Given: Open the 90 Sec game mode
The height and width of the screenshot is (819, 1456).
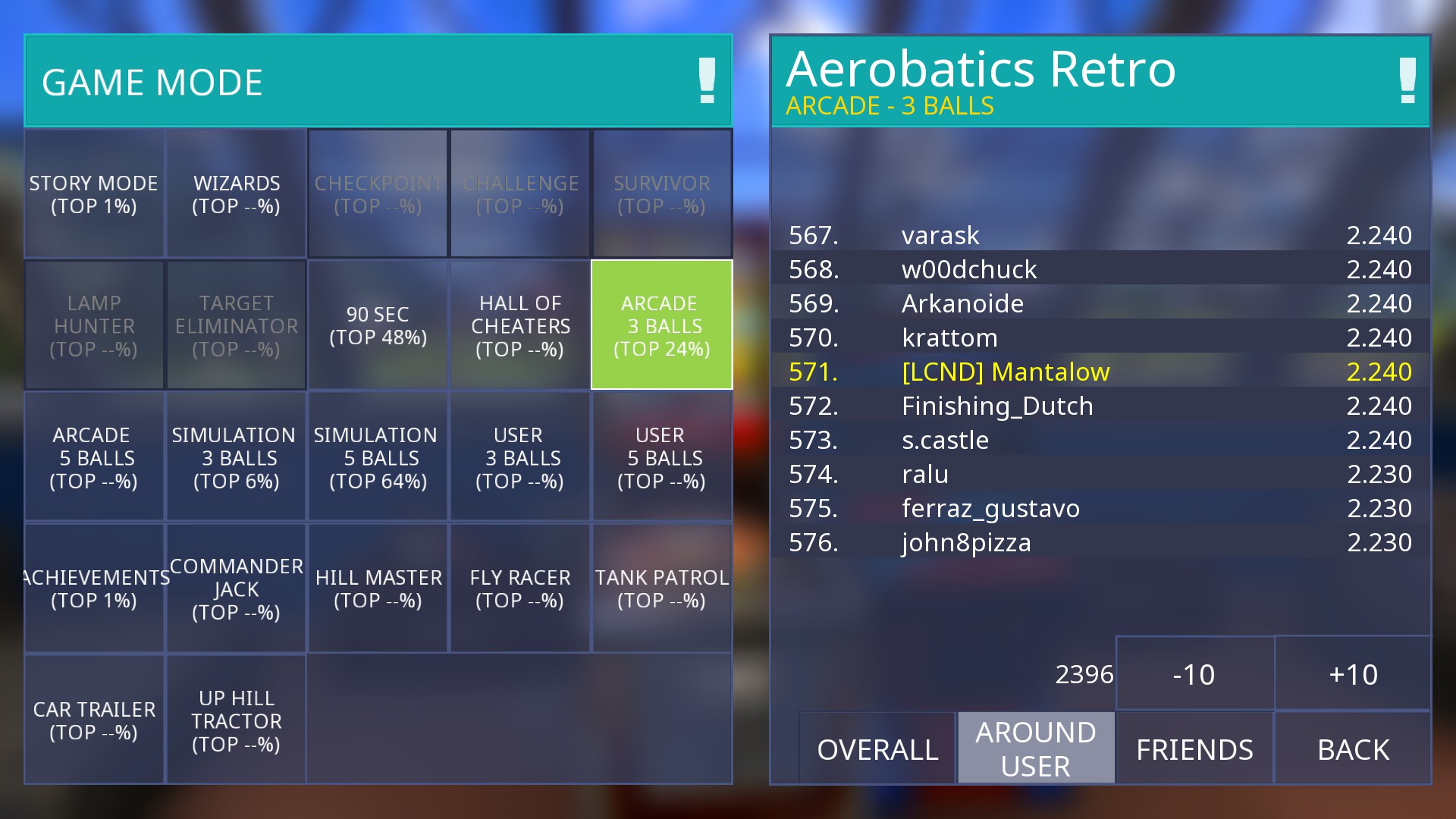Looking at the screenshot, I should coord(378,325).
